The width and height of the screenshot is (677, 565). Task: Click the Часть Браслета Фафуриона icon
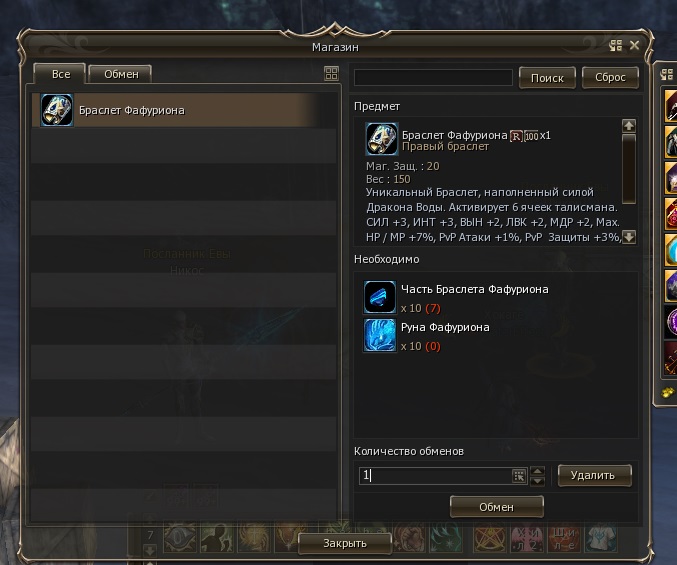point(380,296)
